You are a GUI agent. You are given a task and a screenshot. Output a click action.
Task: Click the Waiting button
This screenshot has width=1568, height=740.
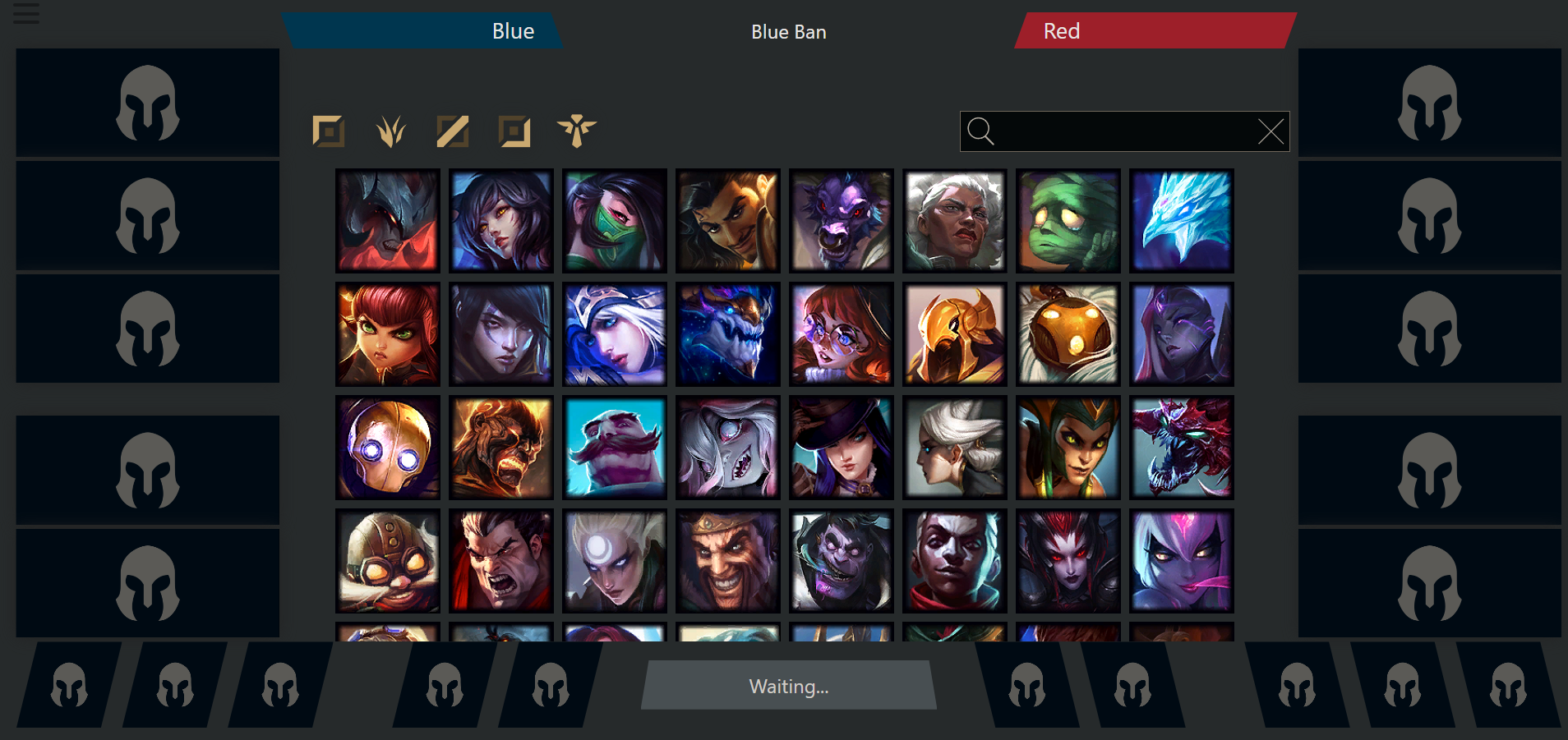pyautogui.click(x=788, y=685)
